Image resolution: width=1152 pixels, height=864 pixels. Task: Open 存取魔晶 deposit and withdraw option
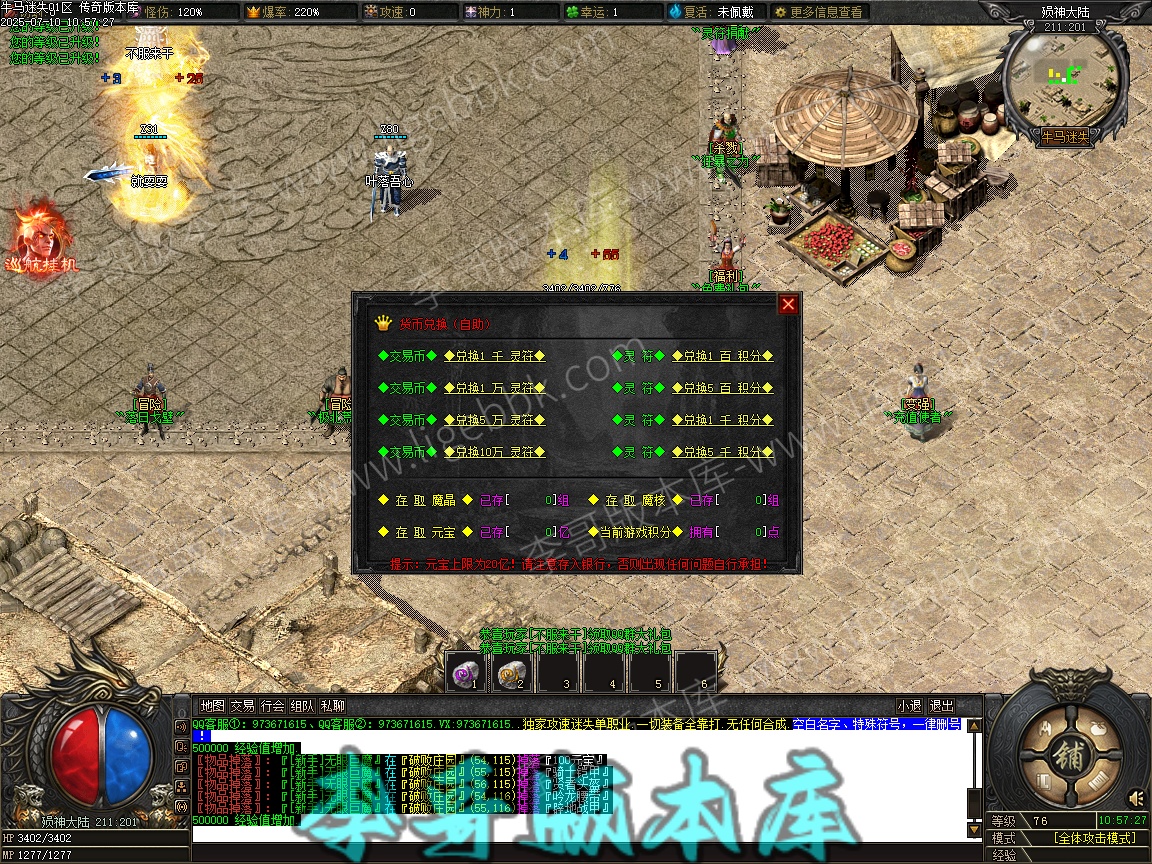pos(425,500)
